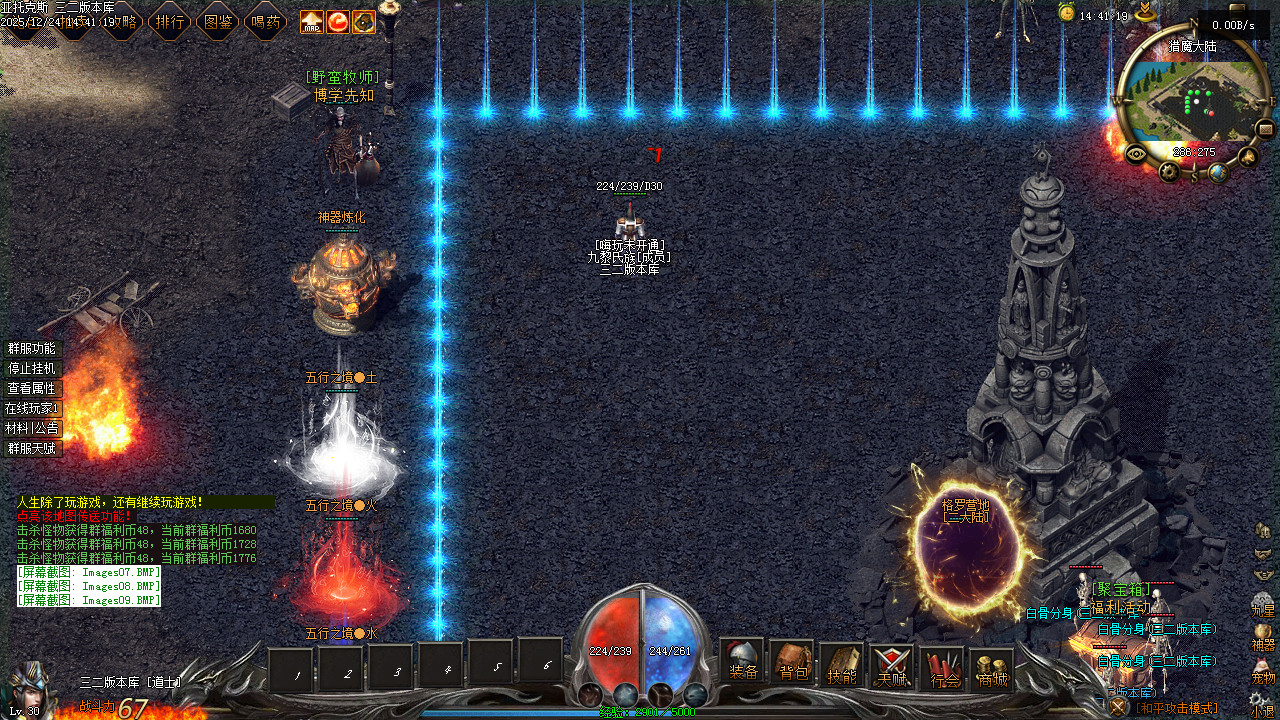The height and width of the screenshot is (720, 1280).
Task: Select 群服功能 from the side menu
Action: point(32,349)
